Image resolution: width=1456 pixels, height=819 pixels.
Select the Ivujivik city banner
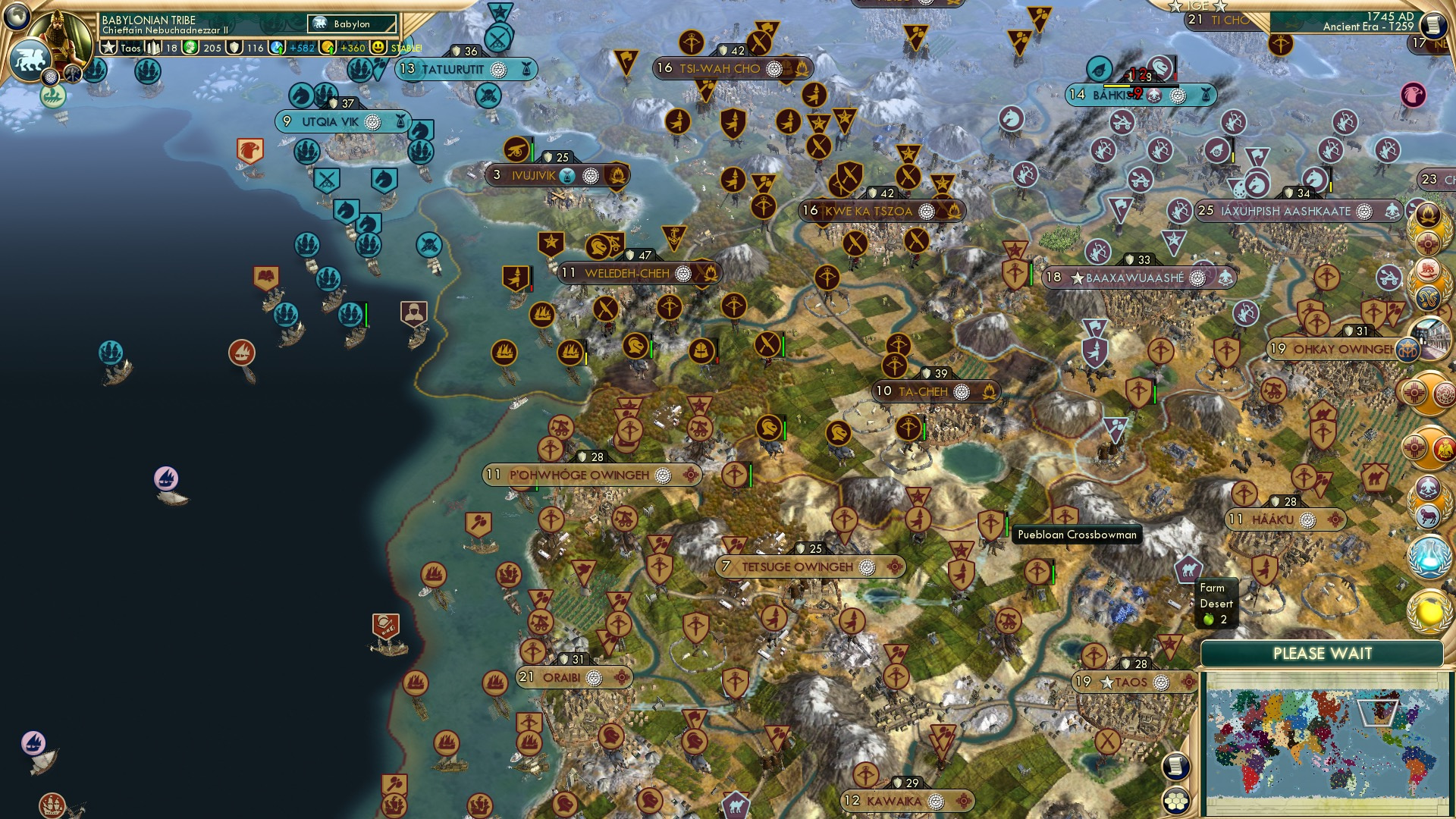click(x=534, y=175)
